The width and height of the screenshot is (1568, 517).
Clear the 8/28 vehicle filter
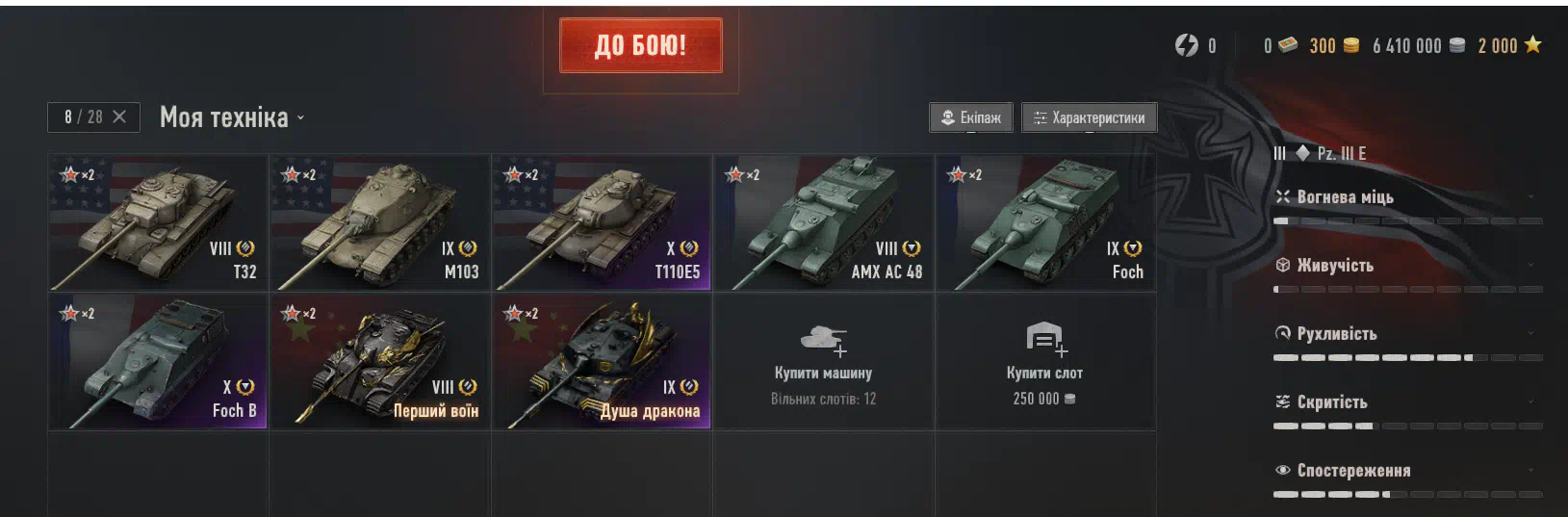pyautogui.click(x=119, y=116)
